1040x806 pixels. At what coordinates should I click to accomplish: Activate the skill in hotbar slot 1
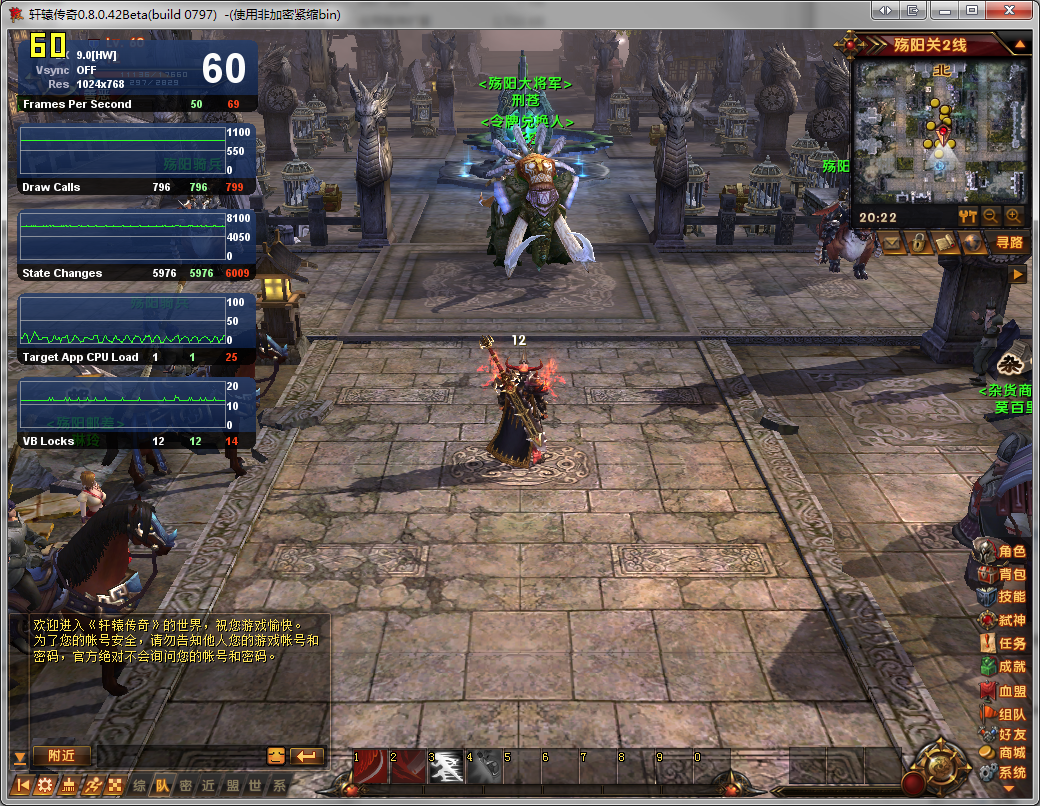[370, 766]
